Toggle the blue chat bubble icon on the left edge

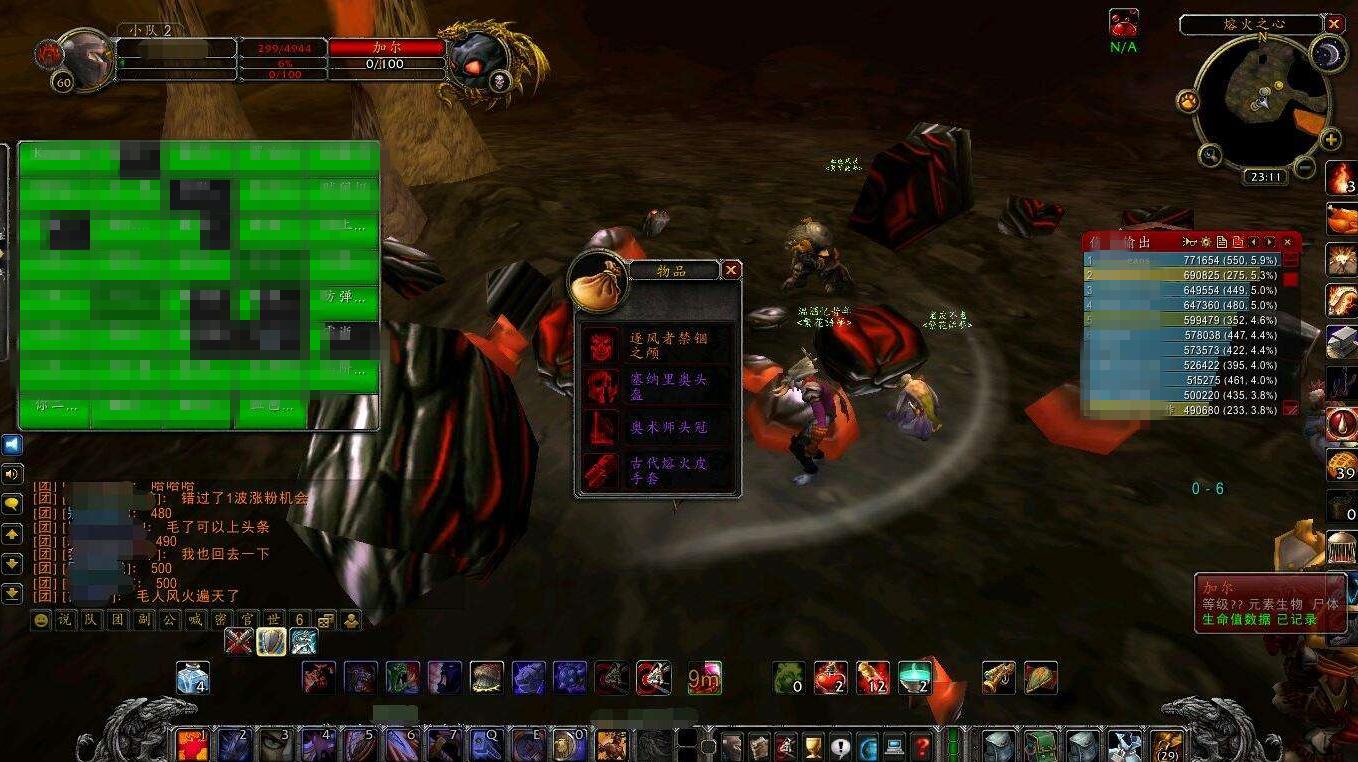12,444
